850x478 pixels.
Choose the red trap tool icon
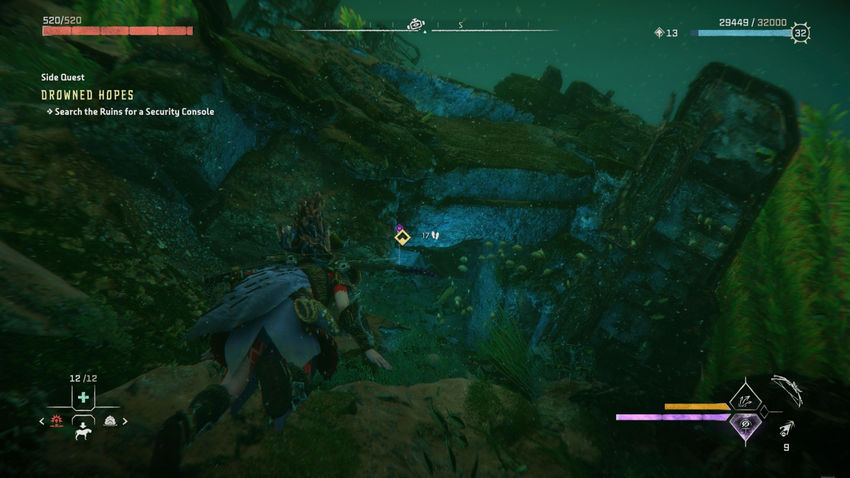[57, 421]
